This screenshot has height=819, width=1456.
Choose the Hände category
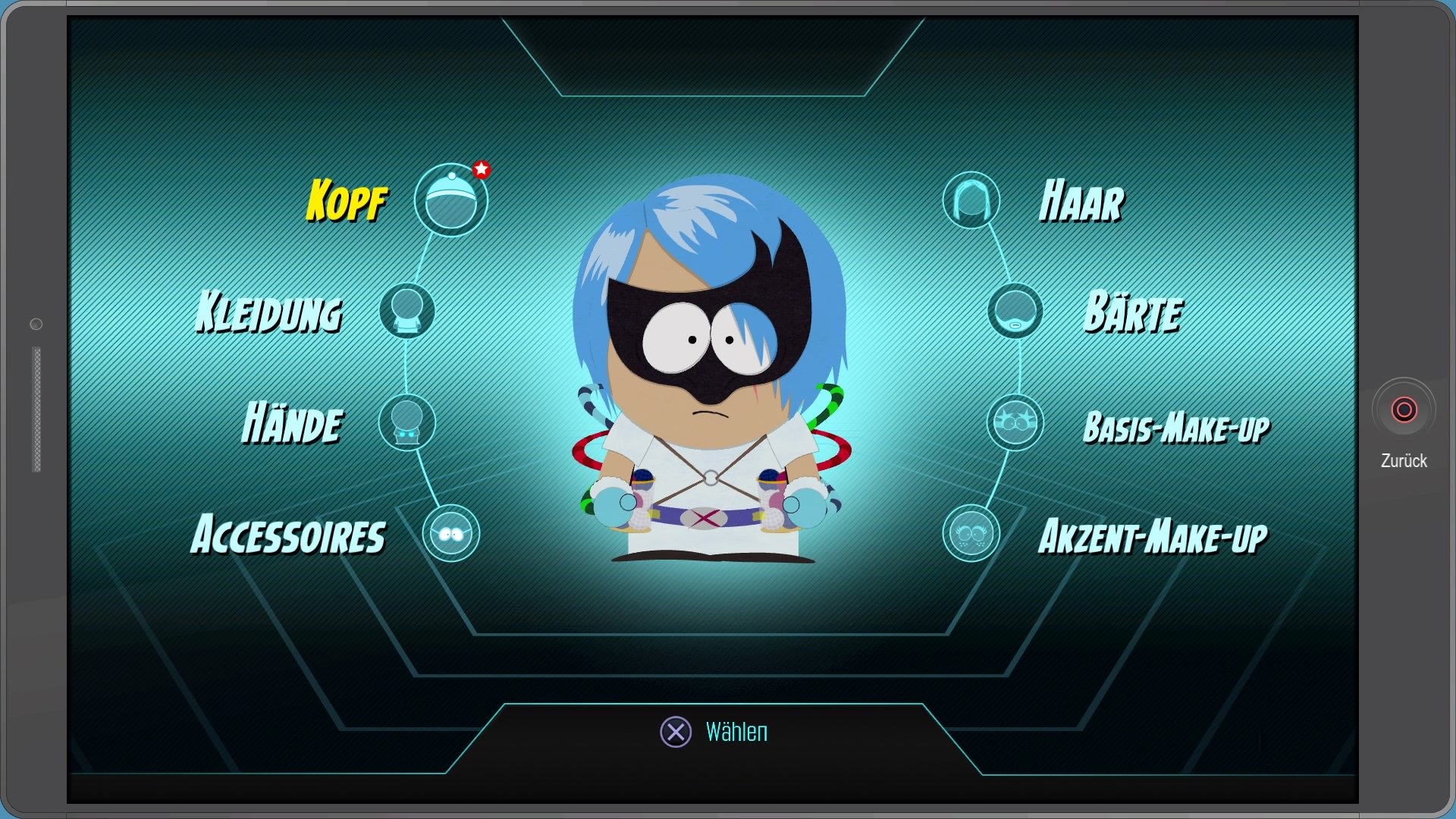coord(293,422)
